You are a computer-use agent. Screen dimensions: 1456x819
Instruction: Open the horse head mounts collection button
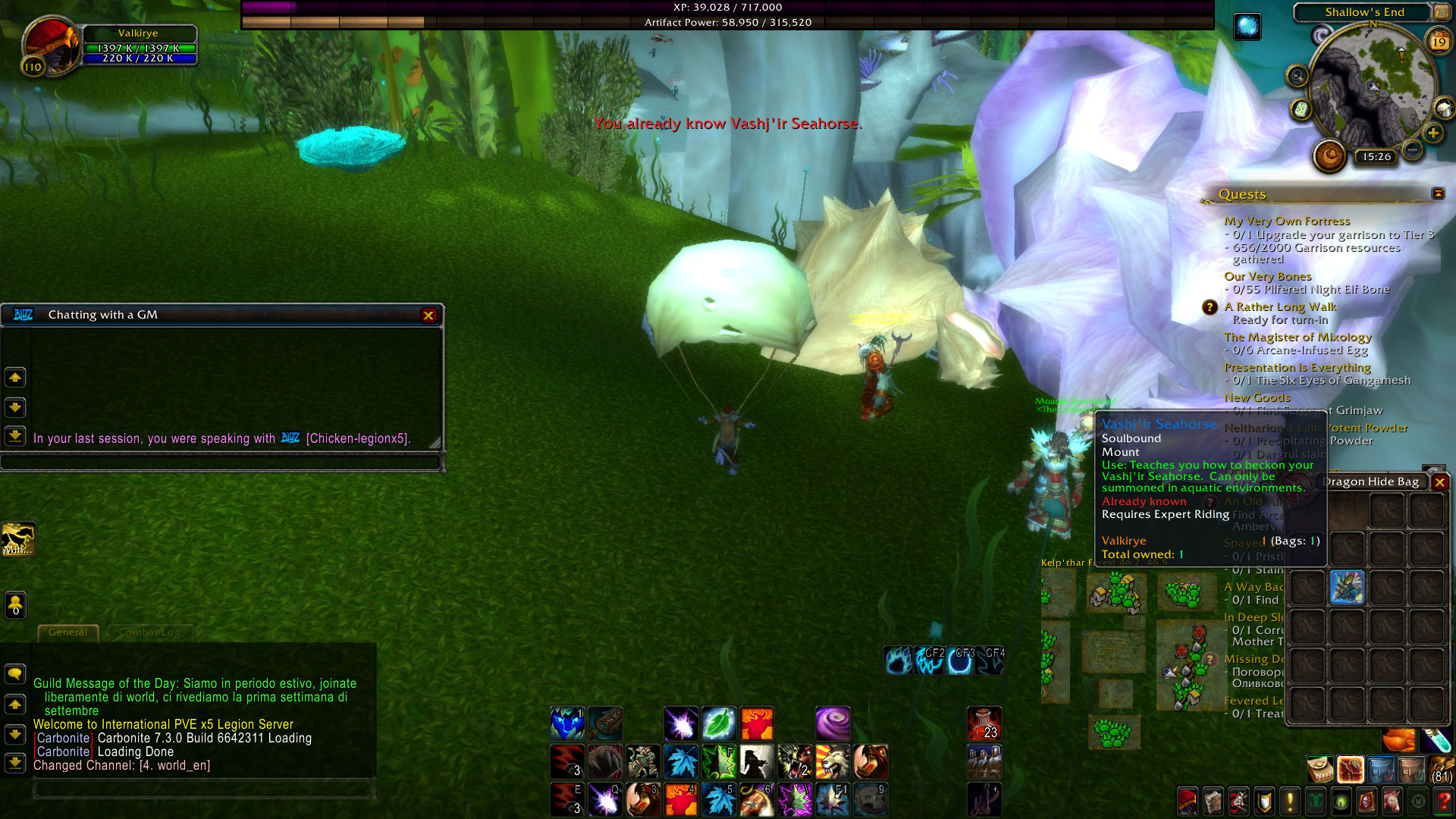click(x=1392, y=801)
